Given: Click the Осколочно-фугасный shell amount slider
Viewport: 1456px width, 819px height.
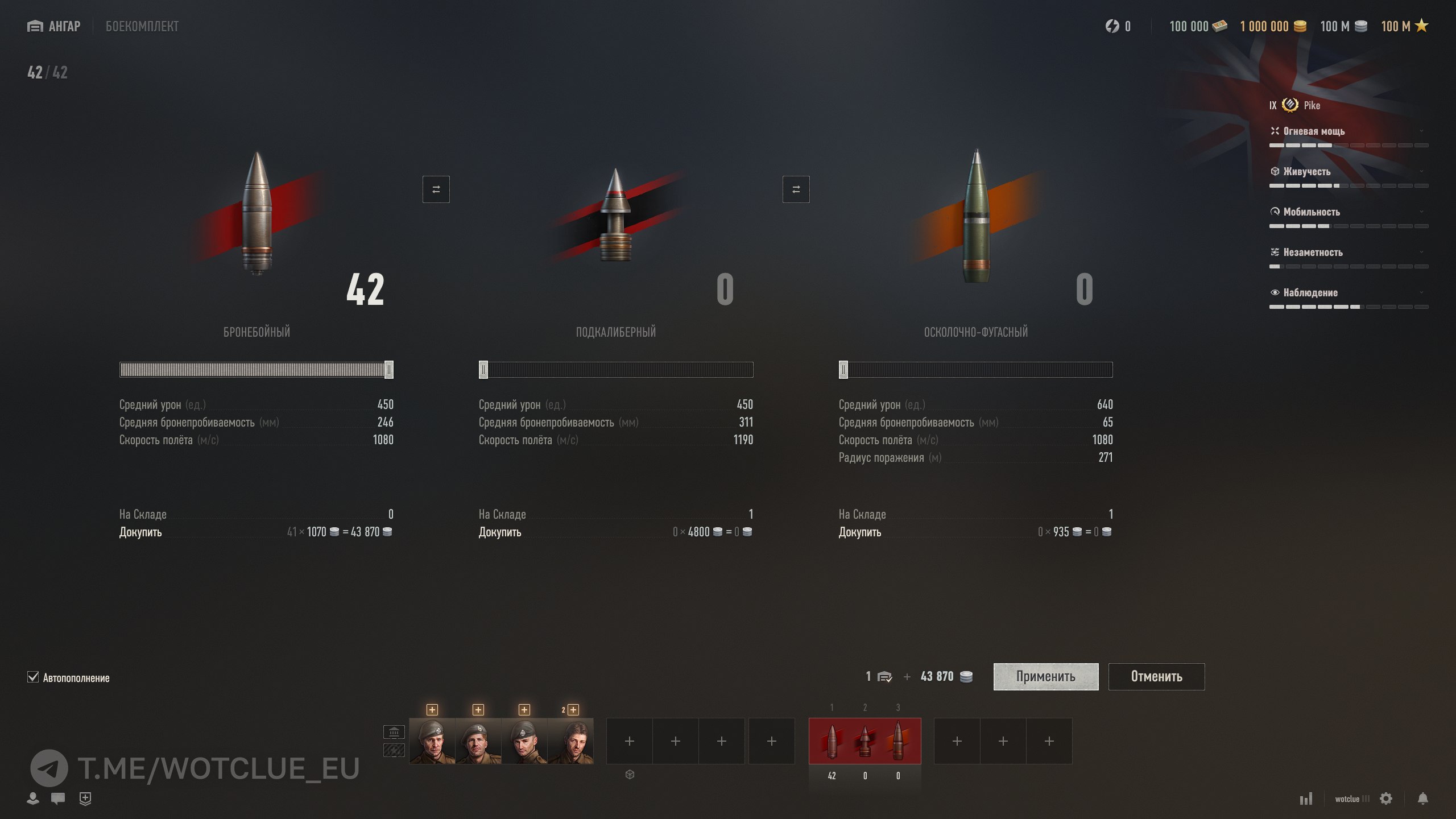Looking at the screenshot, I should [975, 370].
